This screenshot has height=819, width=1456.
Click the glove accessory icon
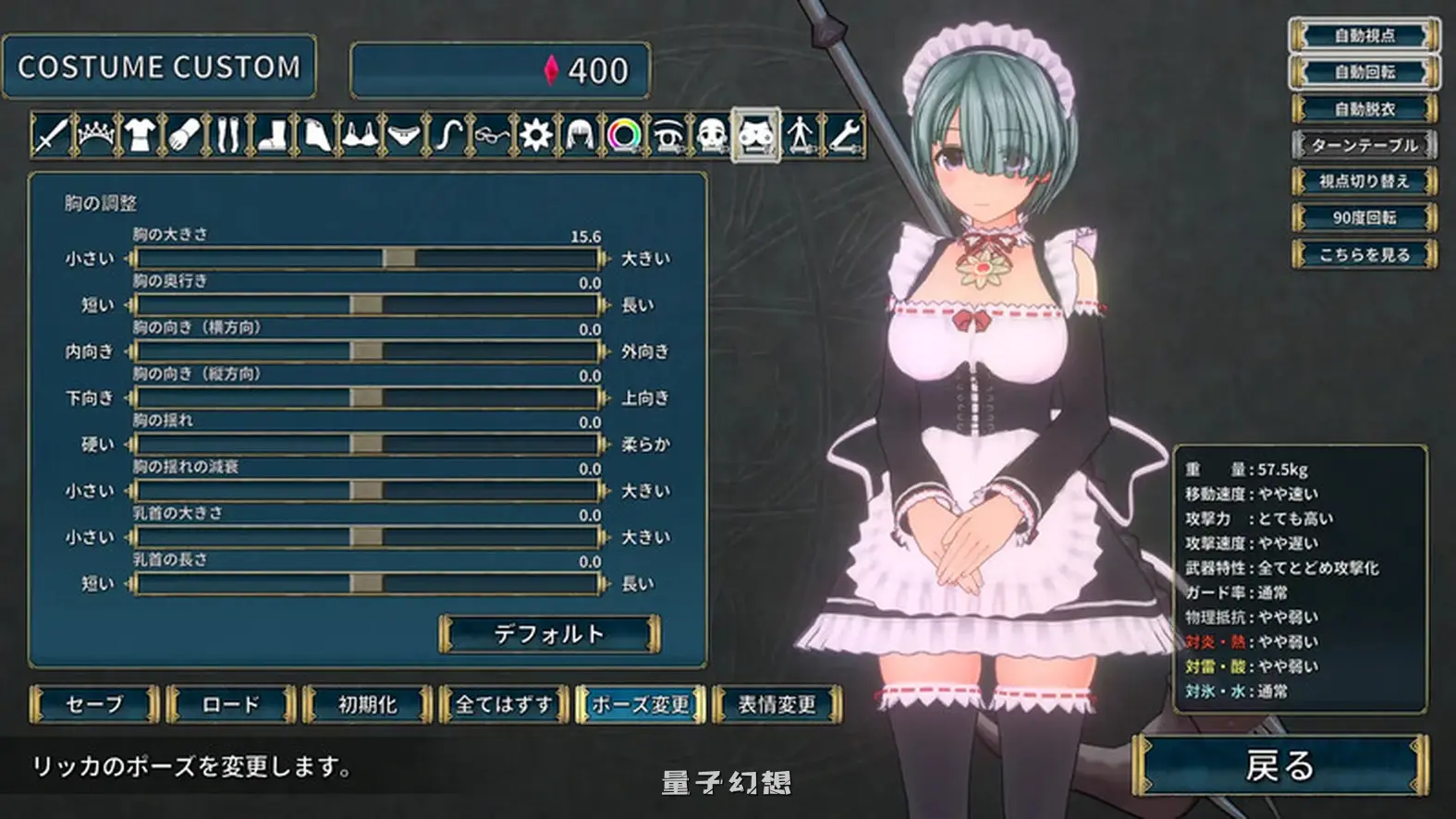coord(183,139)
